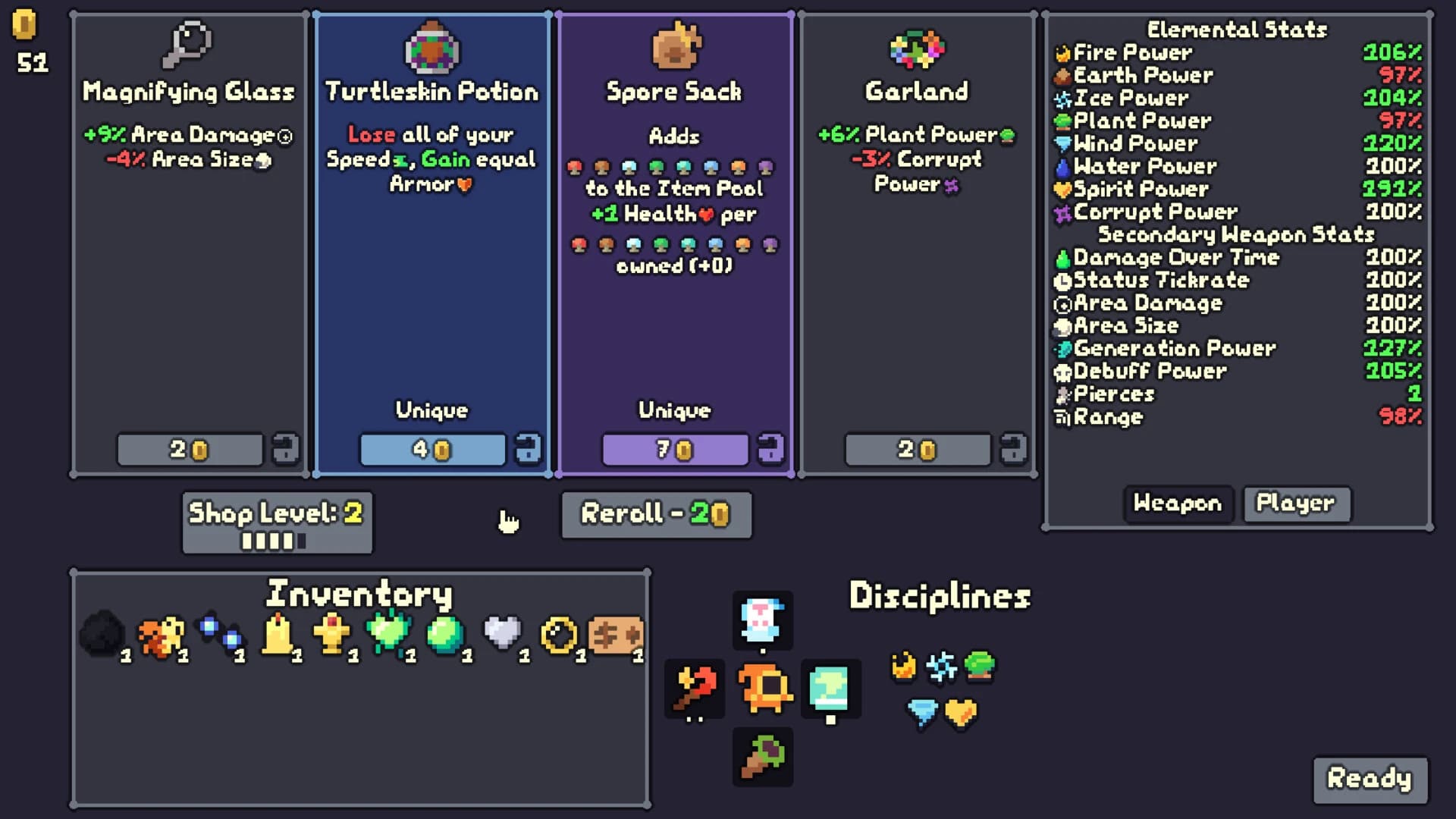Toggle the lock on the Spore Sack
The width and height of the screenshot is (1456, 819).
(772, 448)
